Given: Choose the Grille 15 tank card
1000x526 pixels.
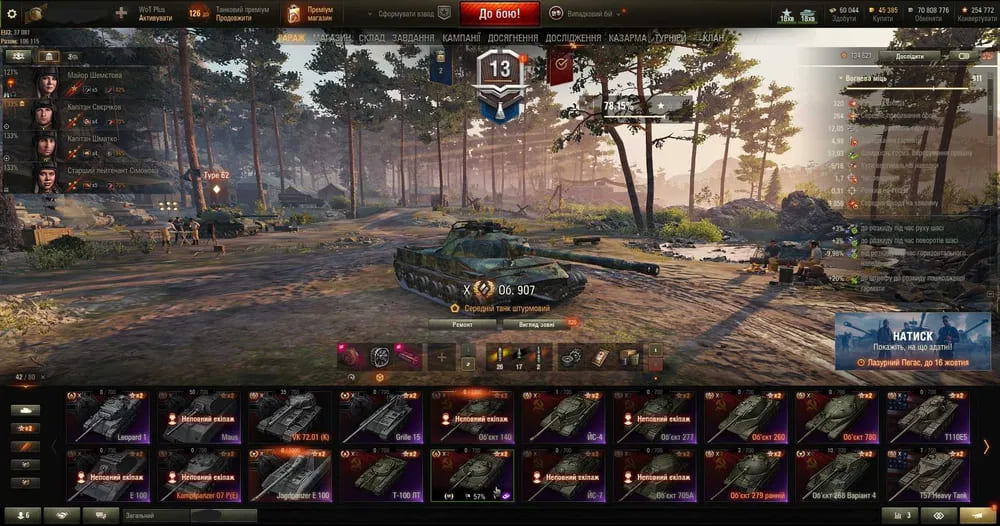Looking at the screenshot, I should pyautogui.click(x=380, y=416).
